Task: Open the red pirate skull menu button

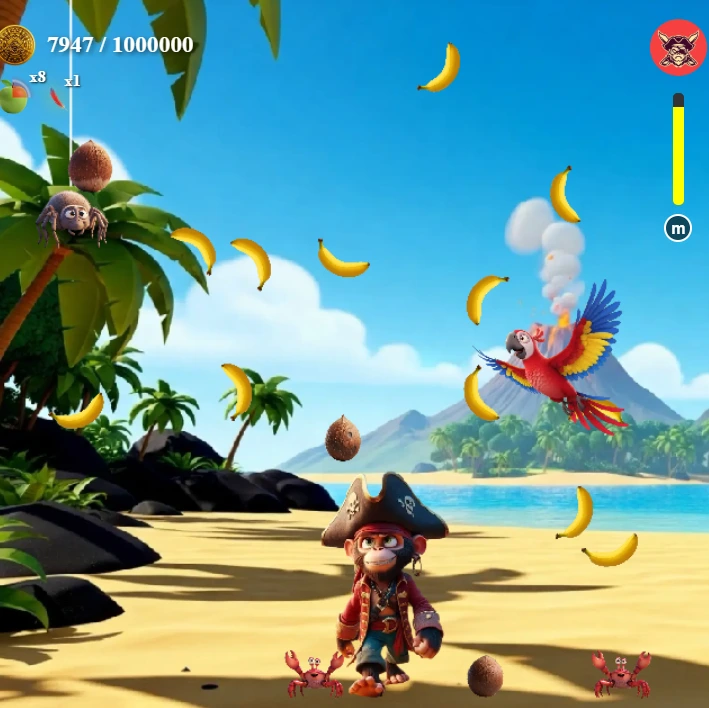Action: pos(678,47)
